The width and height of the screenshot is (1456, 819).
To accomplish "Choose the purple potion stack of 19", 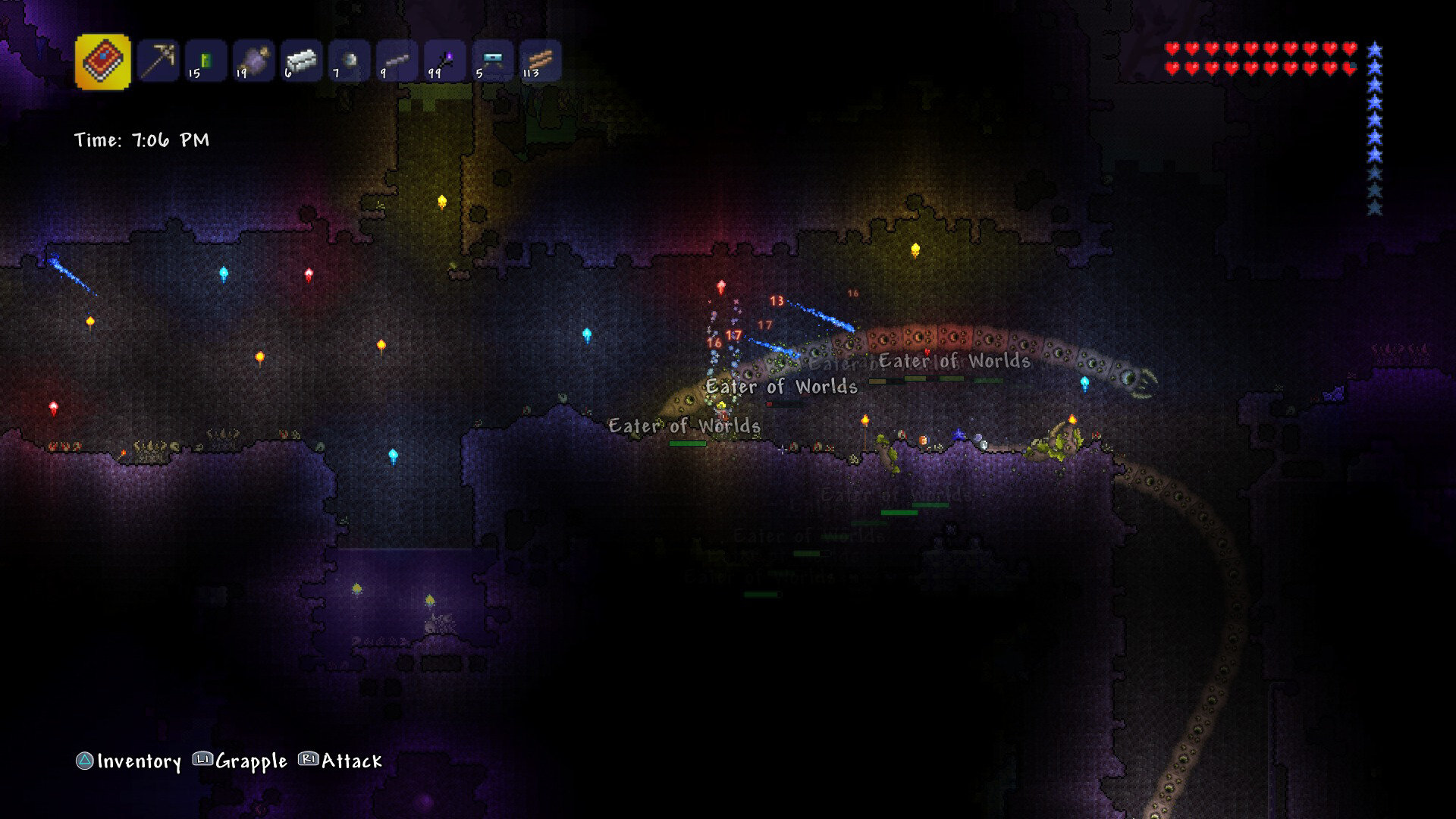I will pos(253,61).
